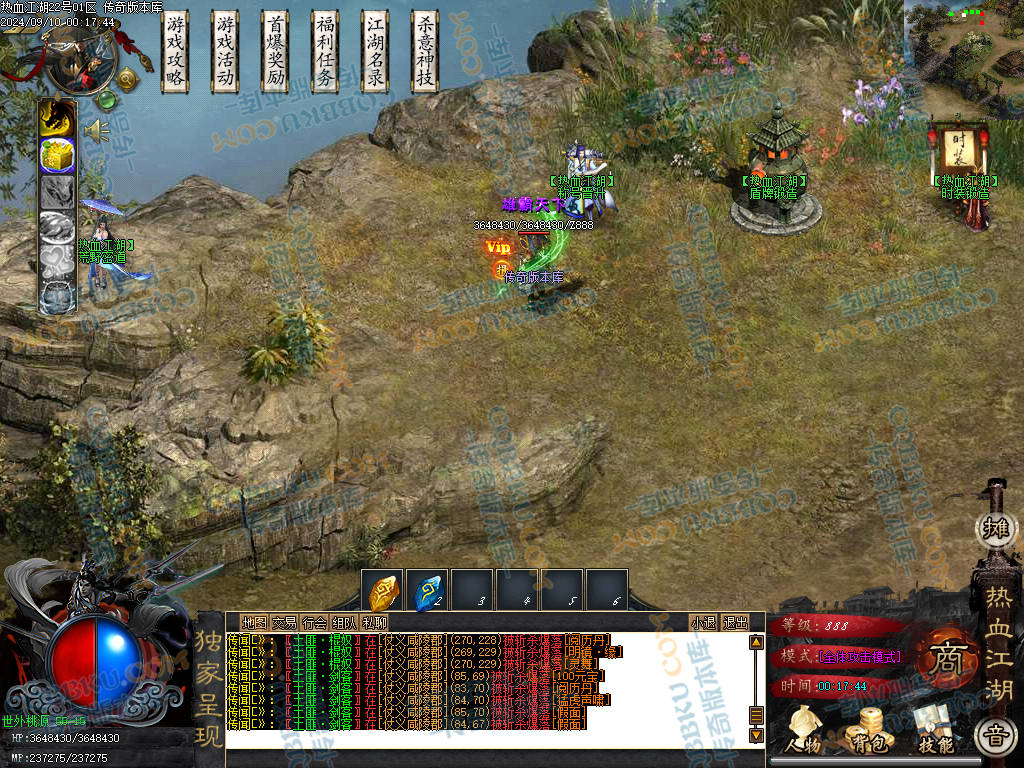
Task: Open the 游戏攻略 game guide scroll
Action: 176,52
